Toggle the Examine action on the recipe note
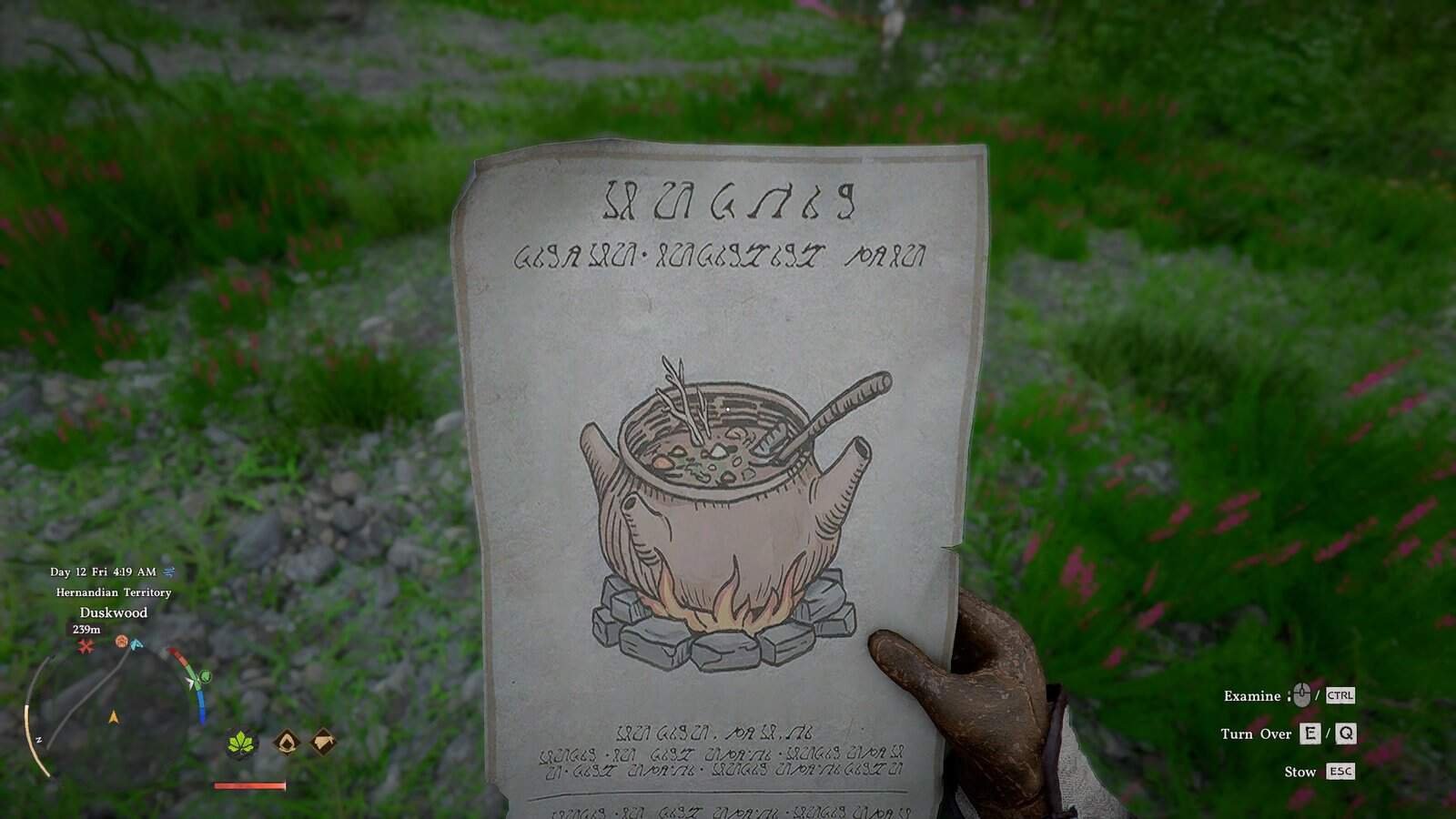Image resolution: width=1456 pixels, height=819 pixels. pyautogui.click(x=1251, y=695)
